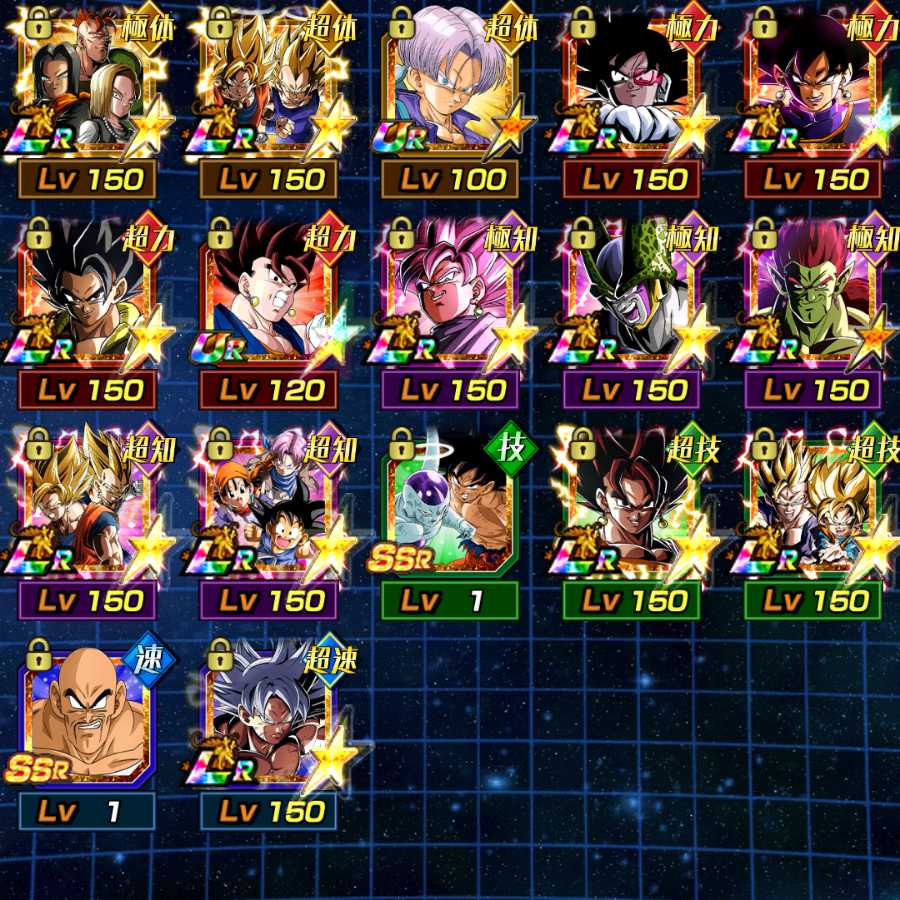Image resolution: width=900 pixels, height=900 pixels.
Task: Choose the kid Trunks Lv 100 UR card
Action: [450, 90]
